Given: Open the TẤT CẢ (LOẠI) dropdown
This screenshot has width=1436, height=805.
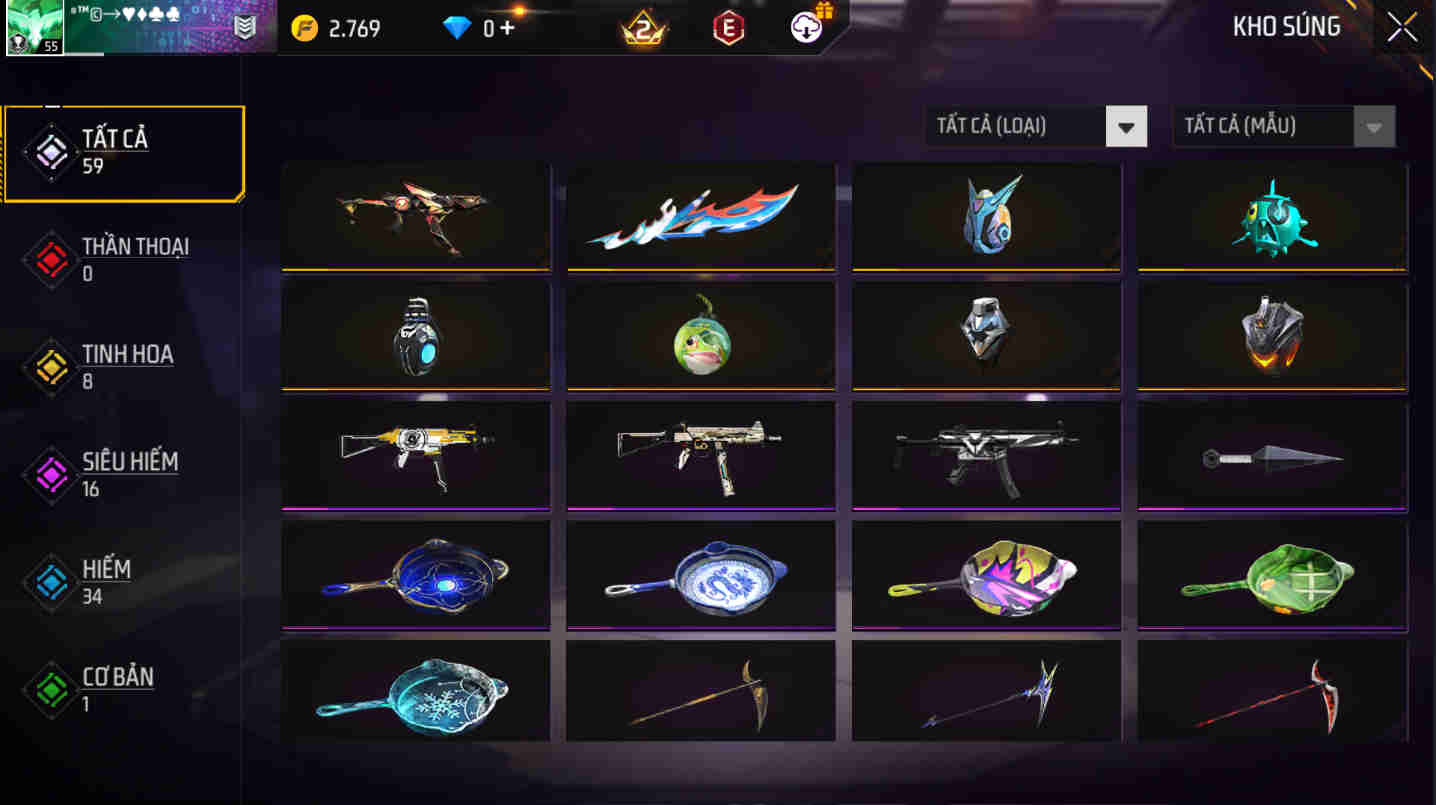Looking at the screenshot, I should 1036,126.
